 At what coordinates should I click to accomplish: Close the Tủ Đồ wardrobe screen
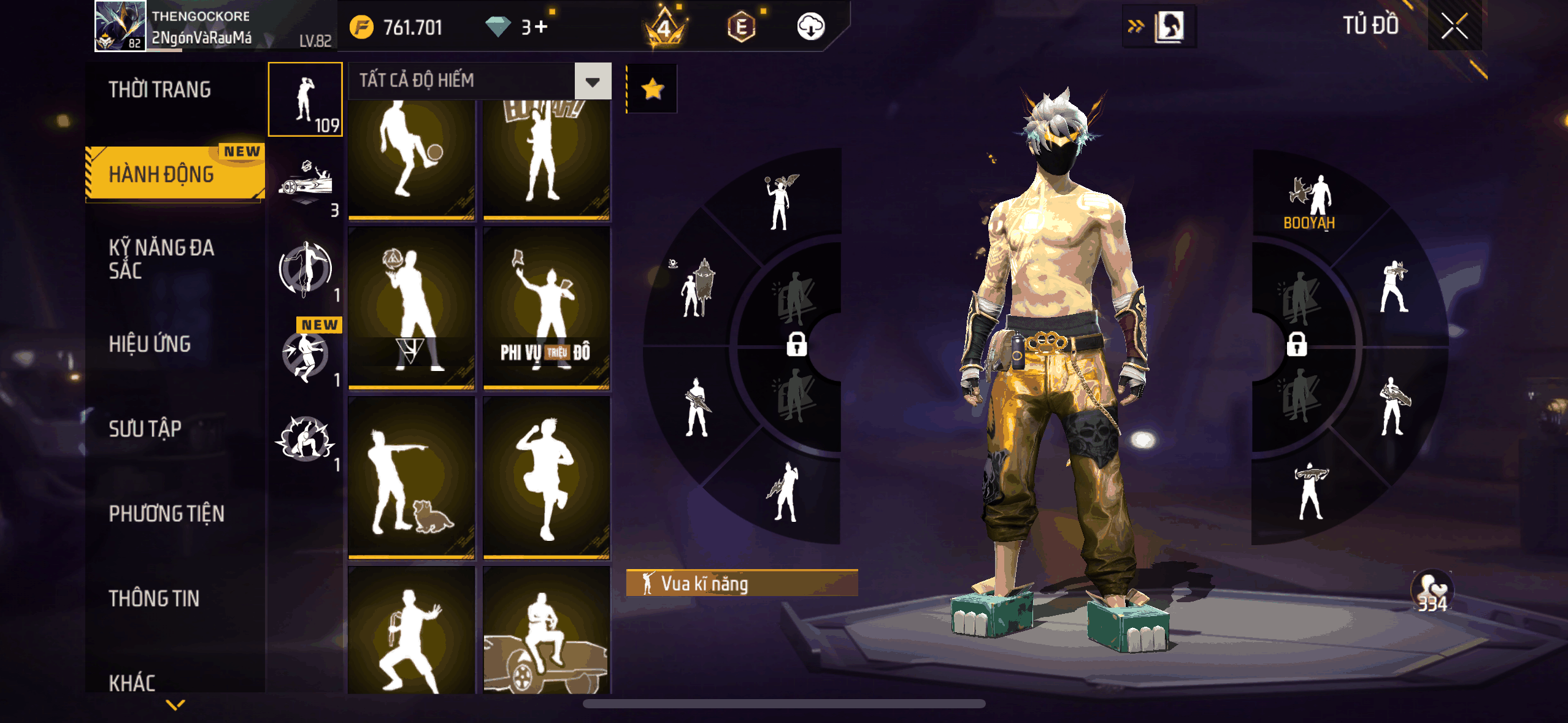[x=1454, y=26]
